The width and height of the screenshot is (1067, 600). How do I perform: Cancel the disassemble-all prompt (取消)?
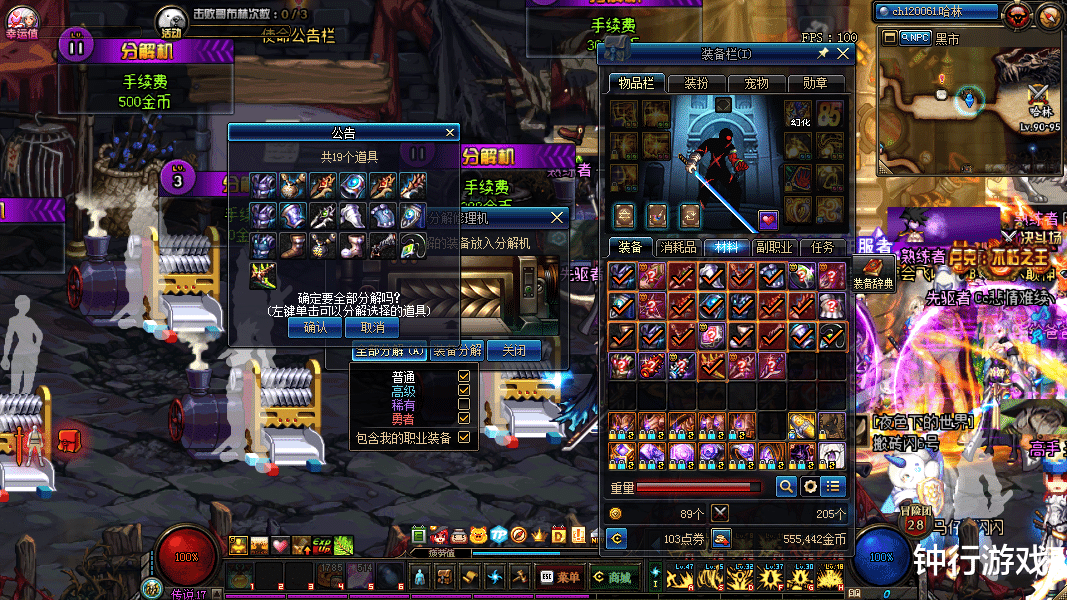click(x=372, y=327)
